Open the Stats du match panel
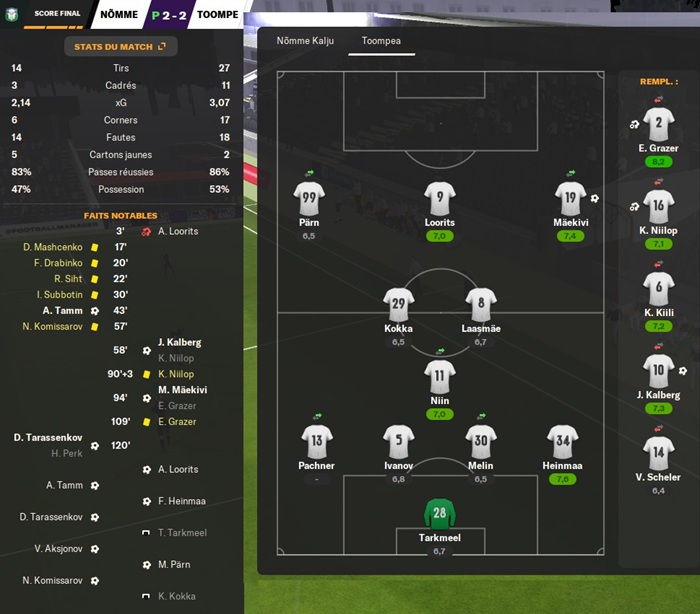700x614 pixels. coord(120,46)
